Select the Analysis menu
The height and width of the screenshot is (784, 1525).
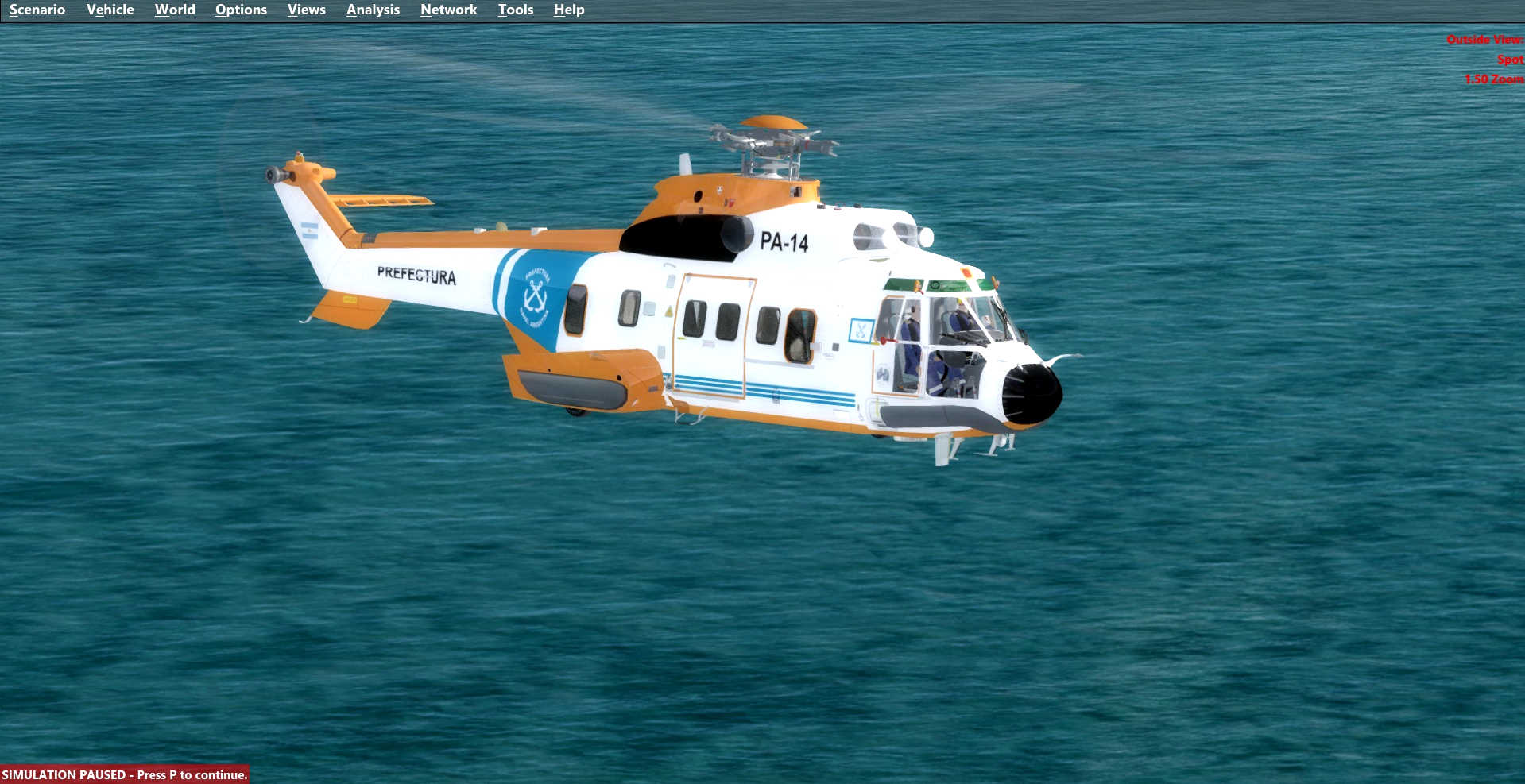coord(373,10)
